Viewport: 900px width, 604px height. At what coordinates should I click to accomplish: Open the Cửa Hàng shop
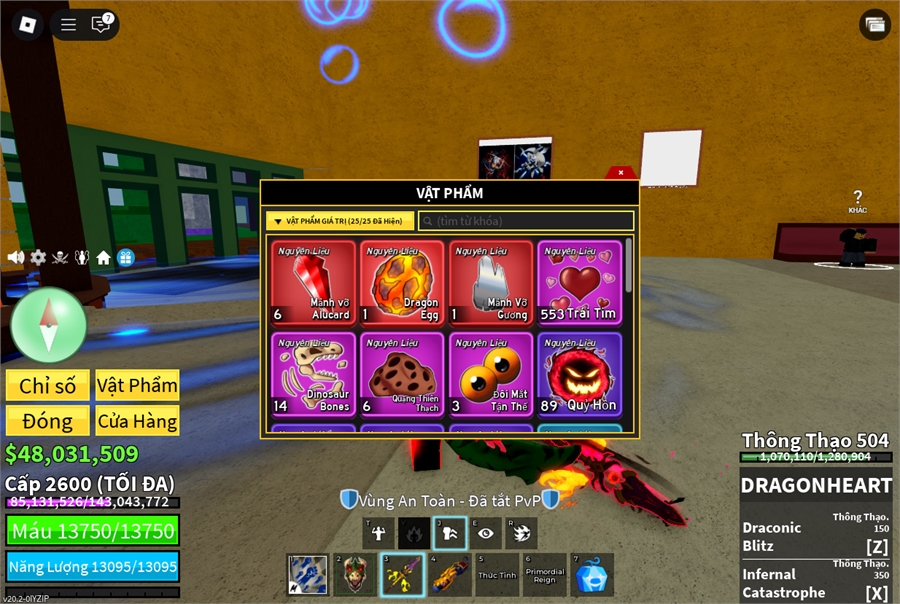click(137, 420)
